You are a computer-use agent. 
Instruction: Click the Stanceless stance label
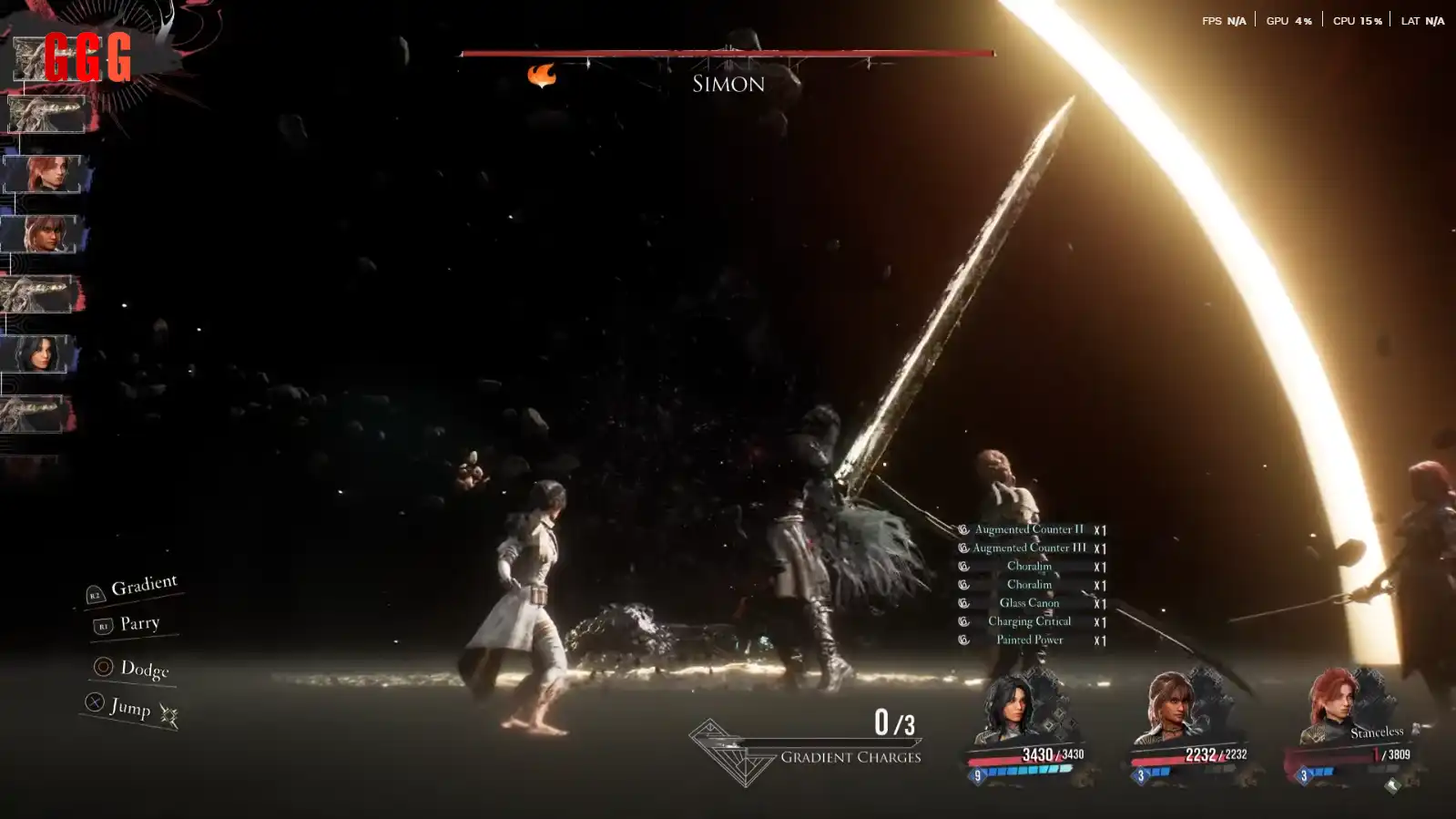[x=1376, y=732]
